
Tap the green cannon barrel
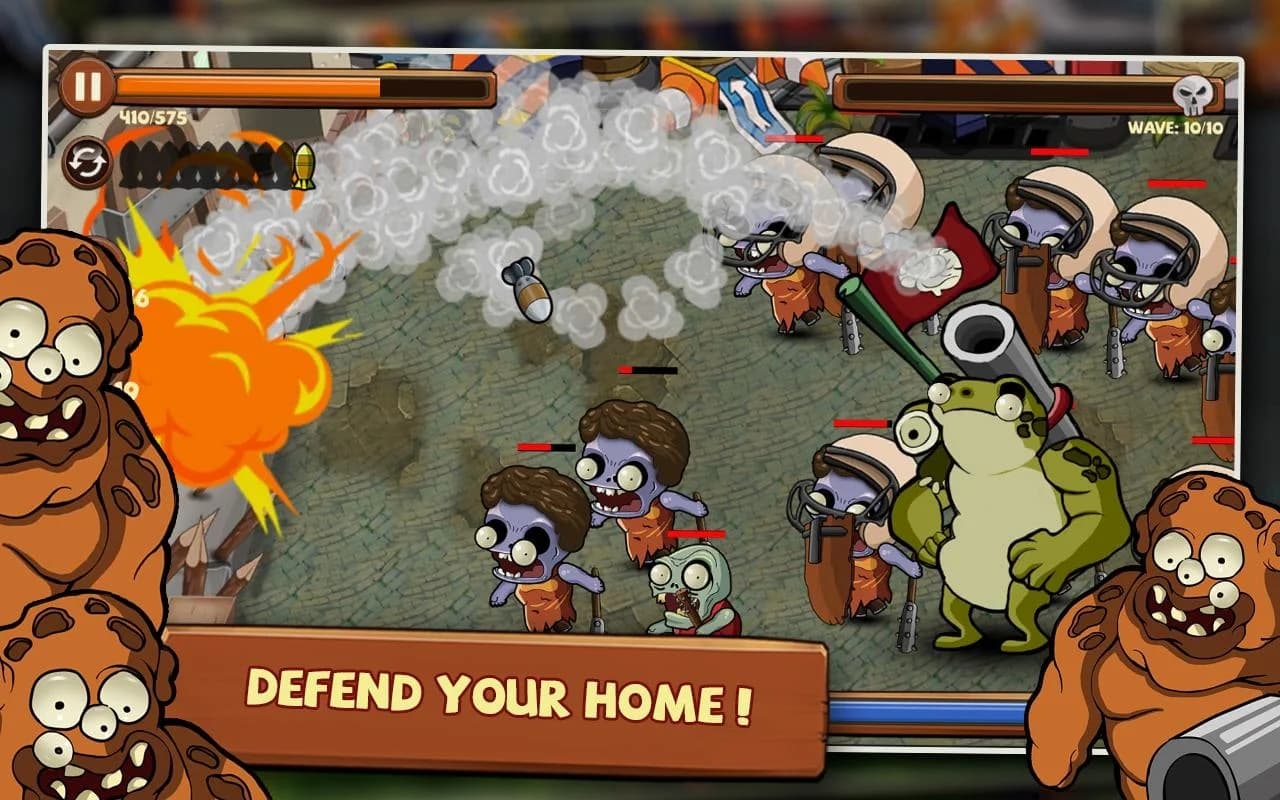tap(890, 330)
